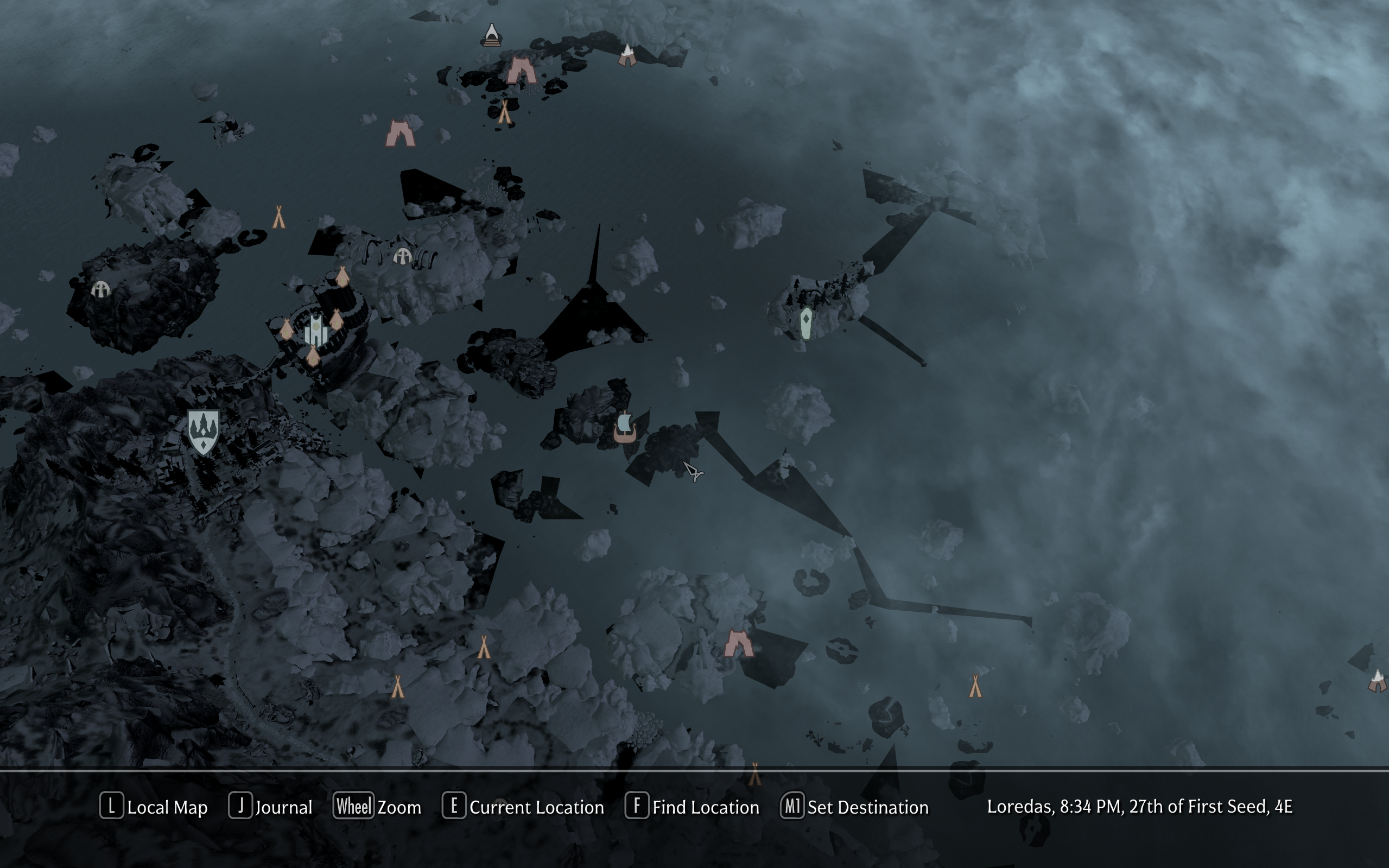Image resolution: width=1389 pixels, height=868 pixels.
Task: Select the Winterhold shield crest marker
Action: coord(203,431)
